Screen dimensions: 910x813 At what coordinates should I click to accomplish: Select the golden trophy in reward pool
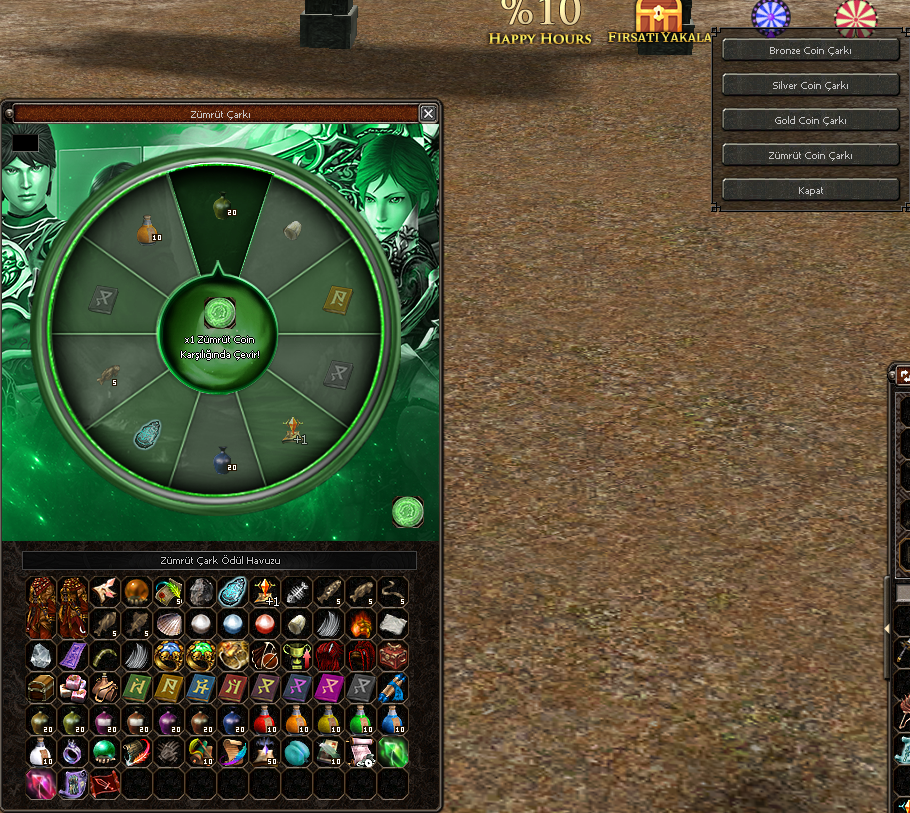click(x=298, y=656)
